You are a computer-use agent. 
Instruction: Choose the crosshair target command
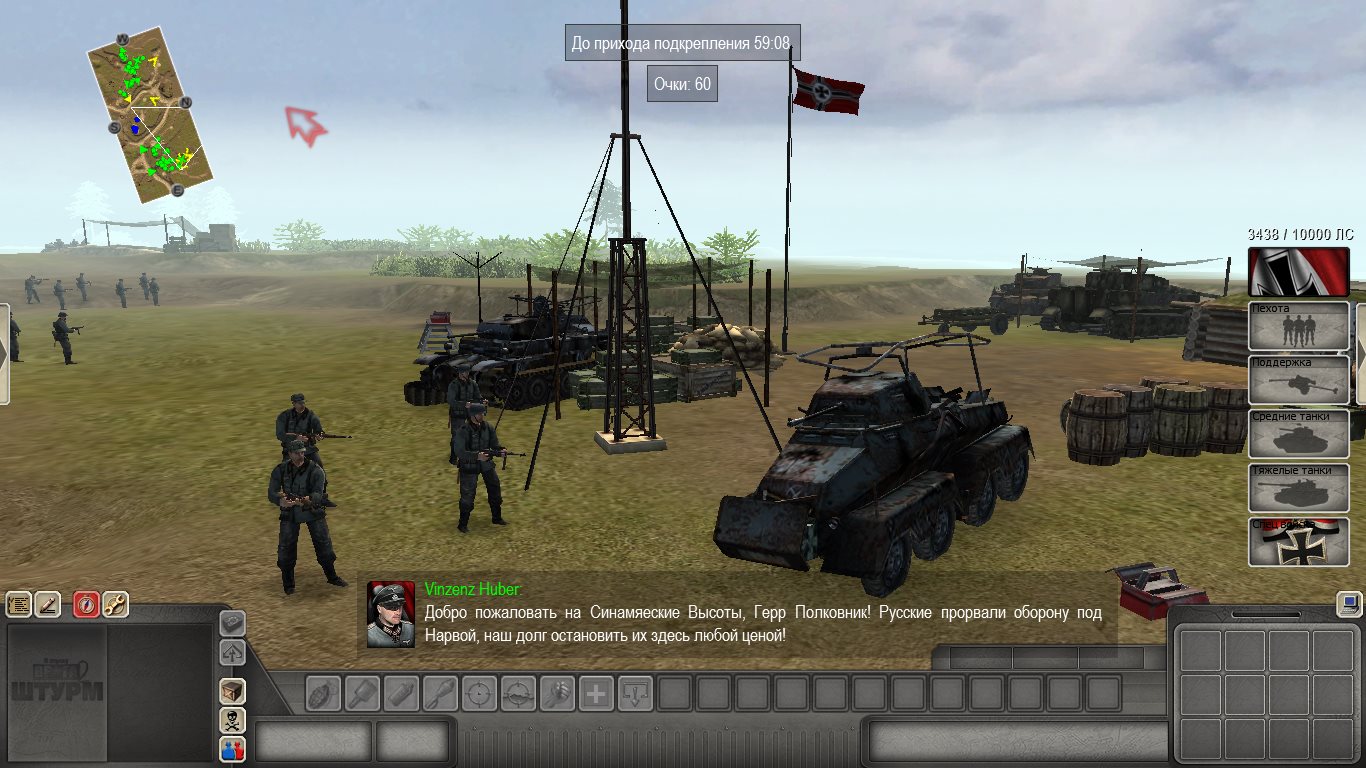[x=479, y=693]
